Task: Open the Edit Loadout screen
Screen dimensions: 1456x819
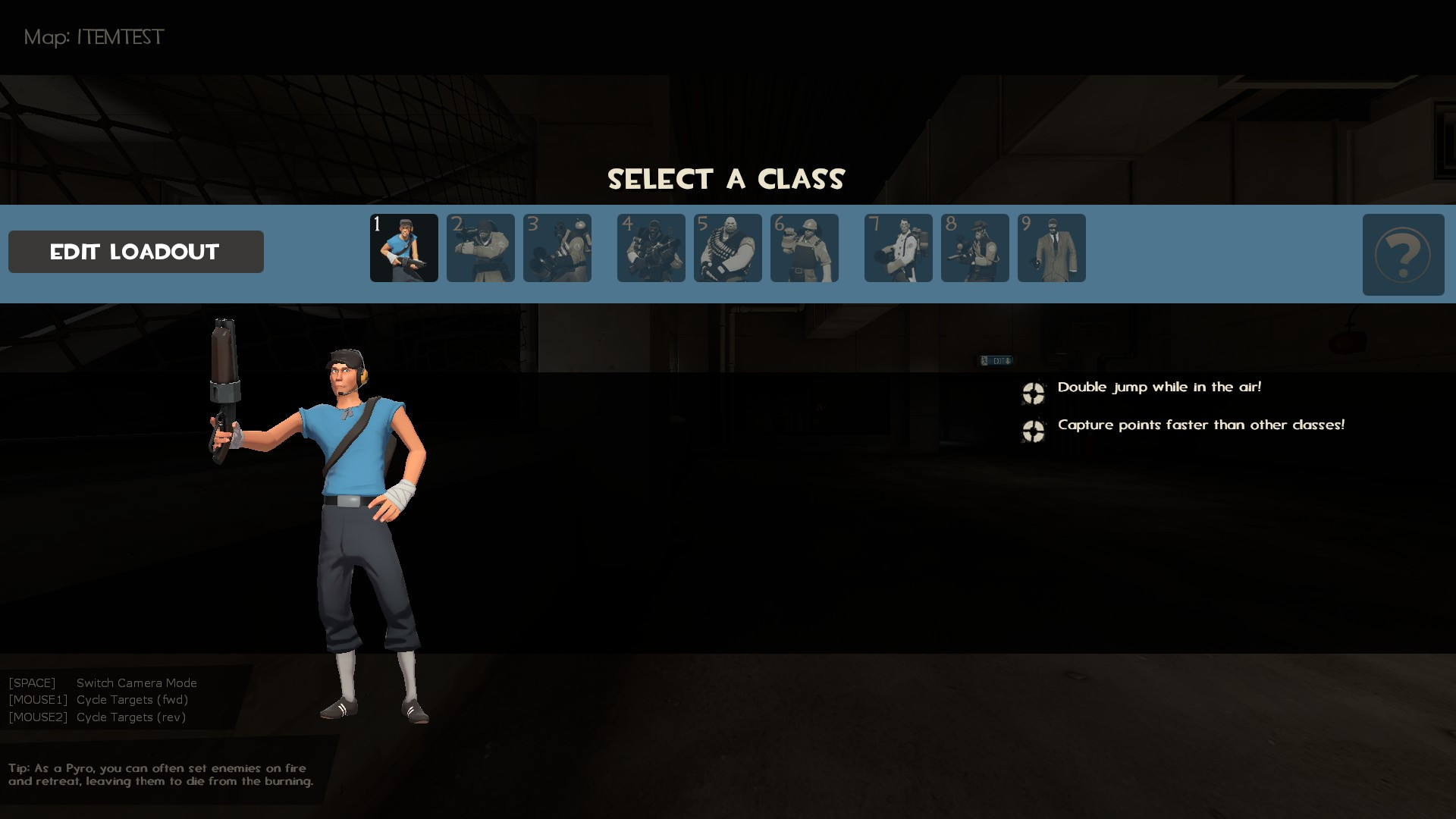Action: pos(135,251)
